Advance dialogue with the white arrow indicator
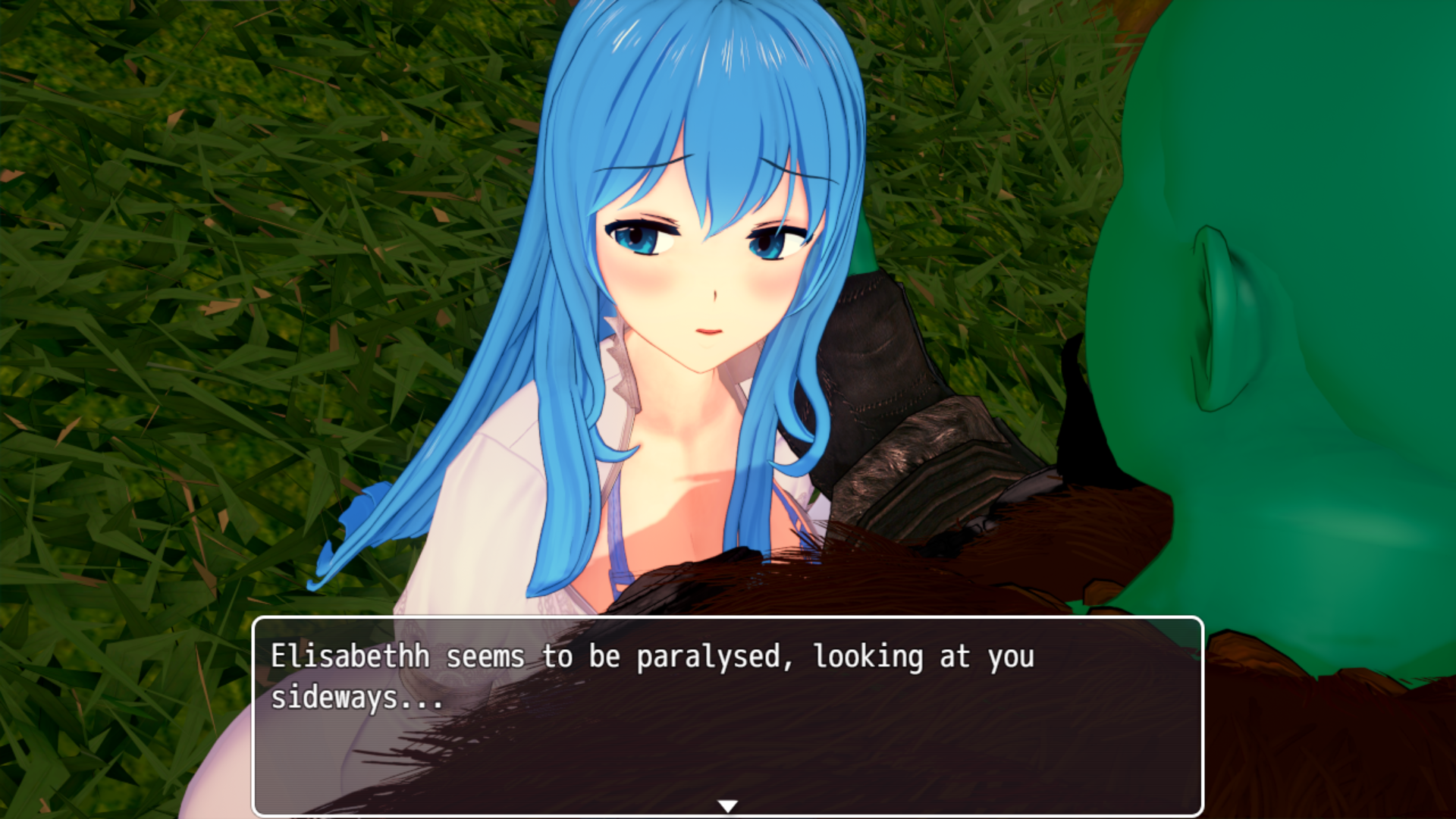 [727, 806]
